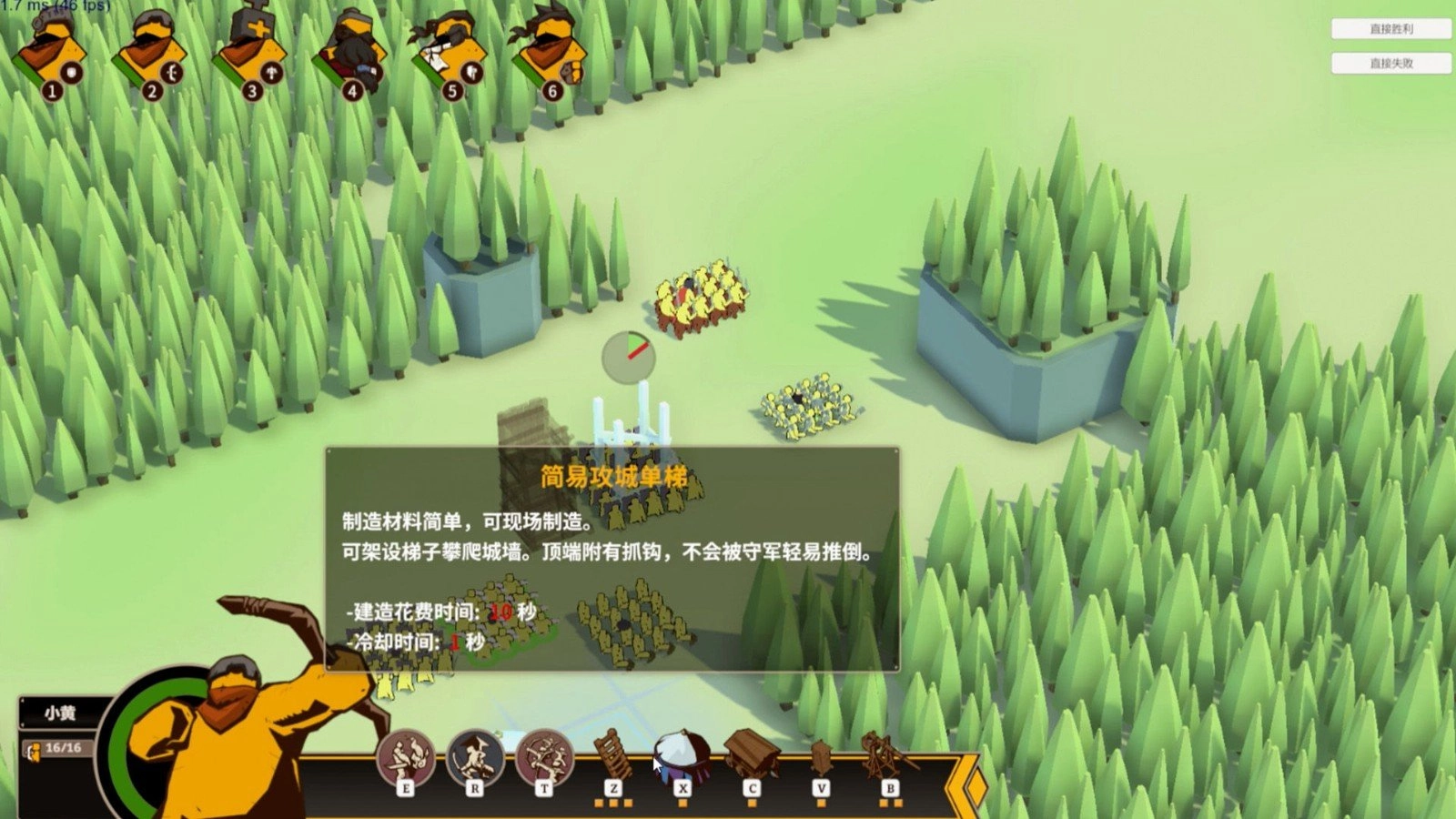Click the 直接失败 button
The image size is (1456, 819).
coord(1390,64)
